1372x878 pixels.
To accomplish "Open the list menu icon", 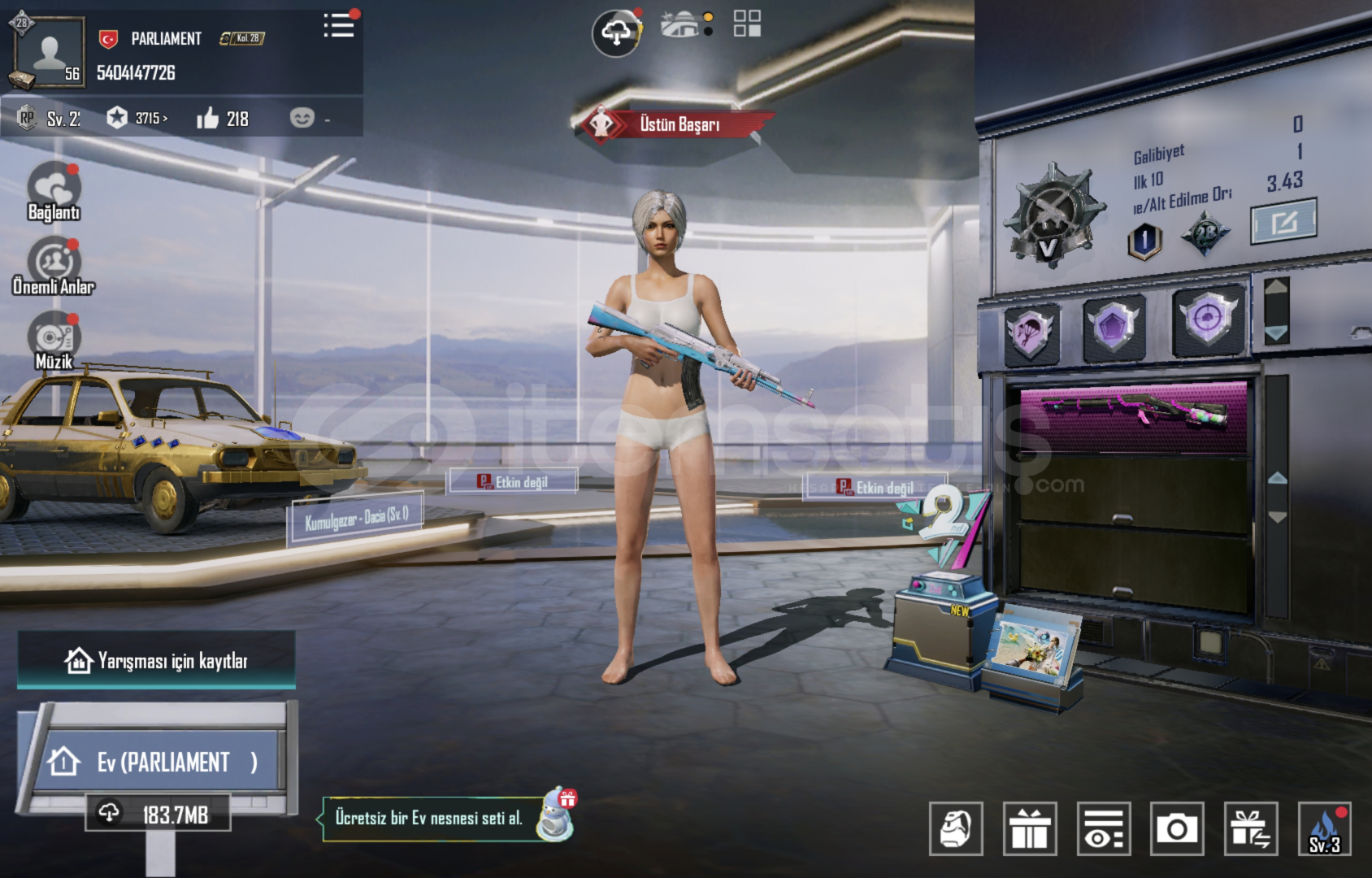I will 338,26.
